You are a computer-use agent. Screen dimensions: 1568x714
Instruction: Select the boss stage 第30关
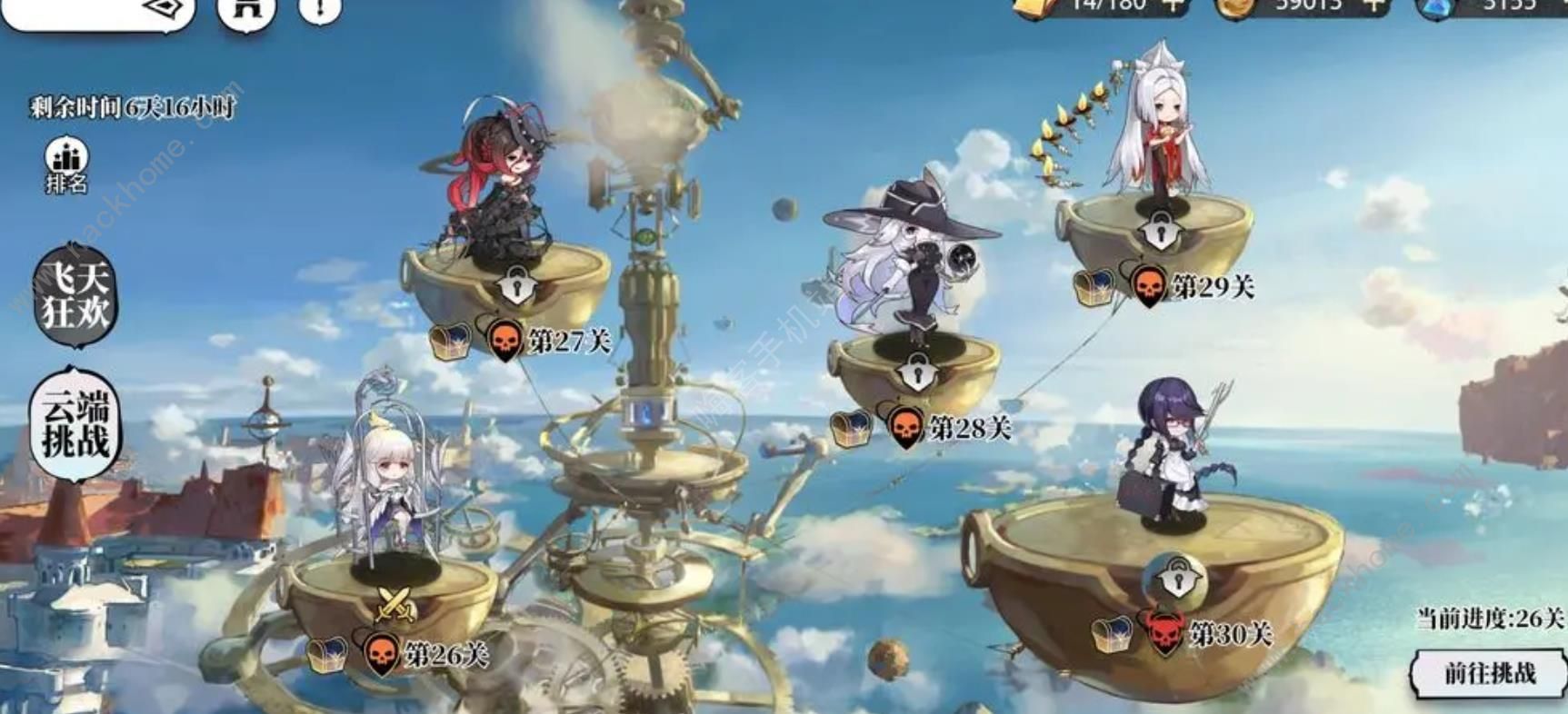1178,578
